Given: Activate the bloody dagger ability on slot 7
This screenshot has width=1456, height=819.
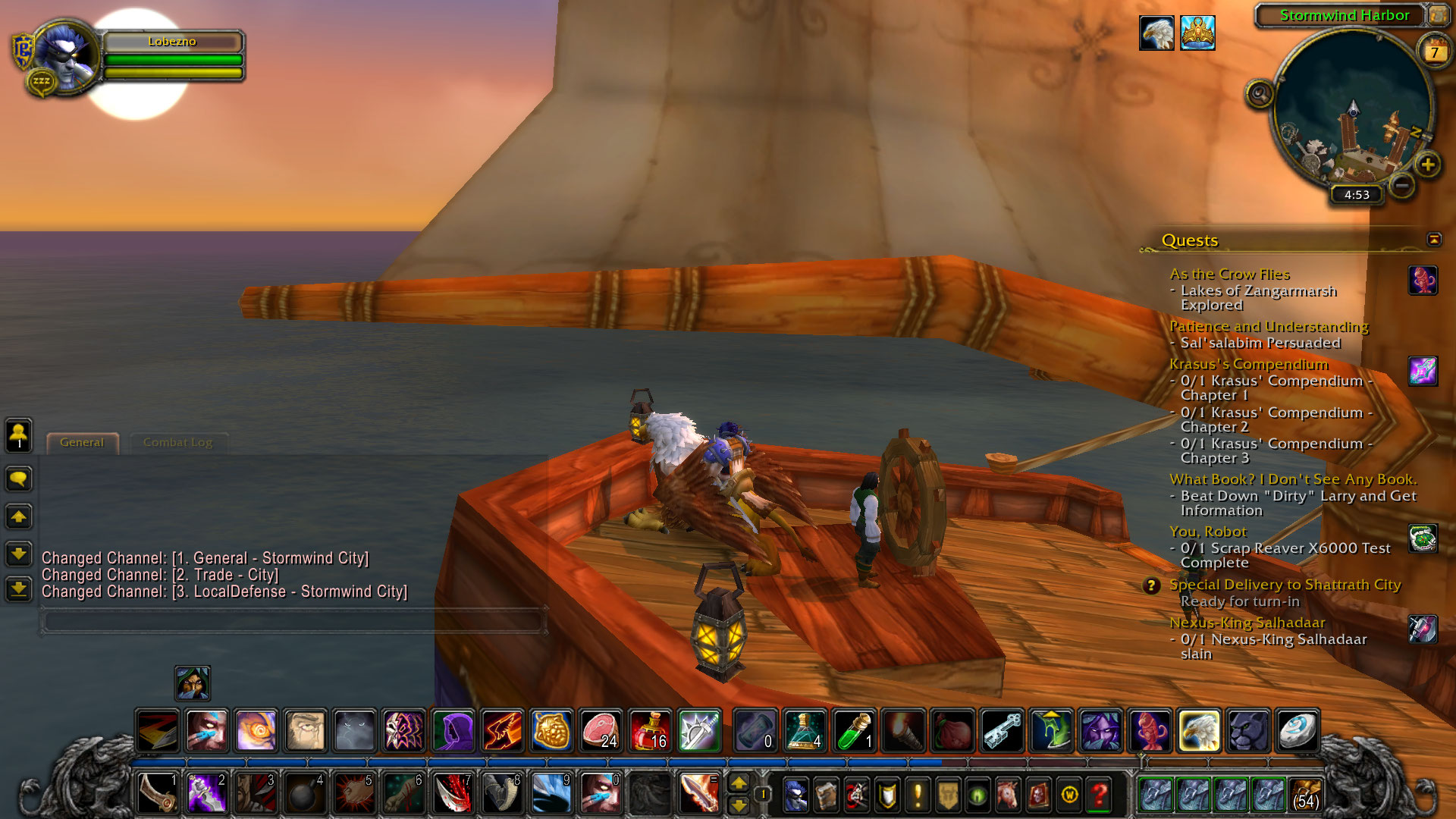Looking at the screenshot, I should click(453, 793).
